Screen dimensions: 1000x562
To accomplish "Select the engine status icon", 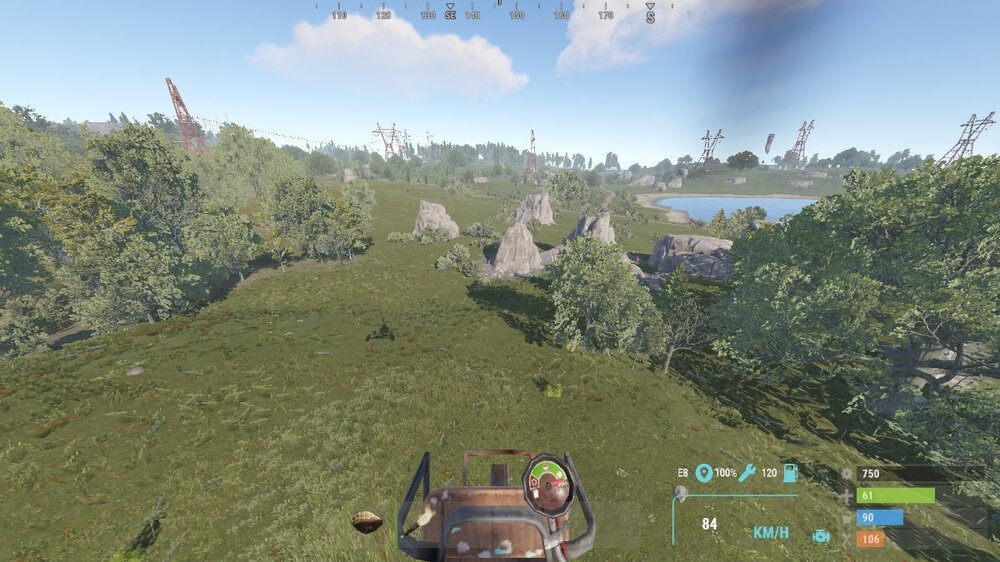I will click(x=821, y=535).
